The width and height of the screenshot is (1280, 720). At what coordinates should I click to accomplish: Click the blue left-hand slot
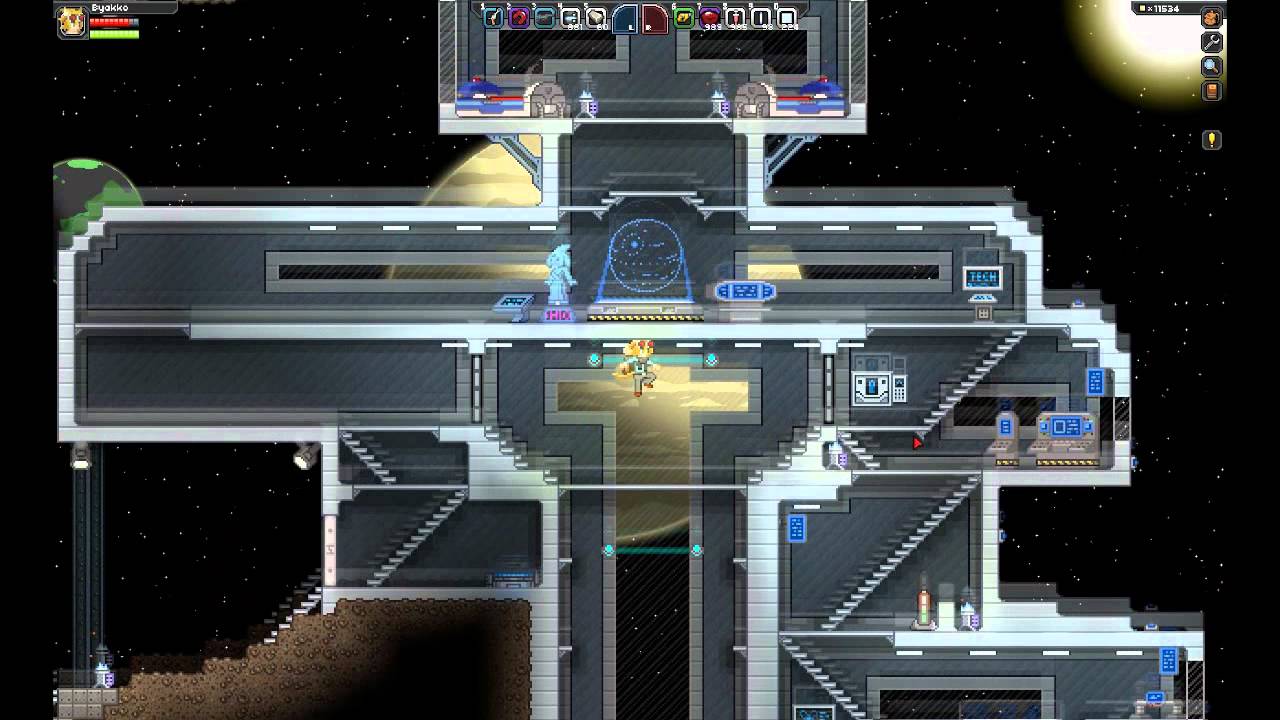(x=625, y=18)
